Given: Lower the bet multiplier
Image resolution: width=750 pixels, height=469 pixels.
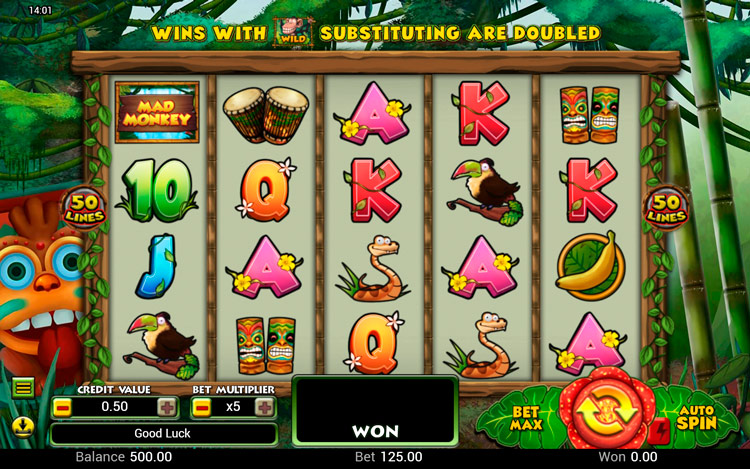Looking at the screenshot, I should click(201, 407).
